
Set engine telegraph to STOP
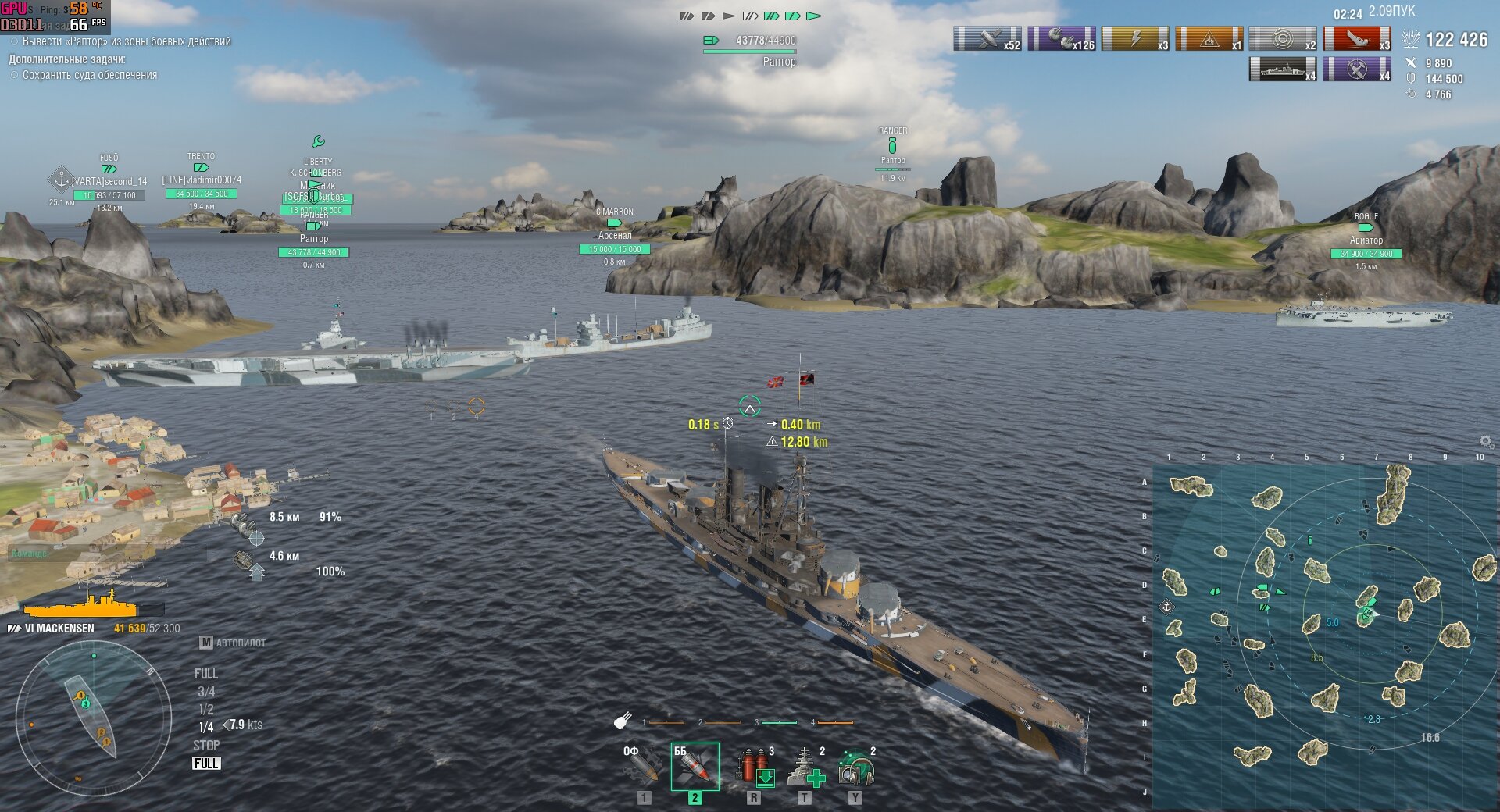[206, 746]
